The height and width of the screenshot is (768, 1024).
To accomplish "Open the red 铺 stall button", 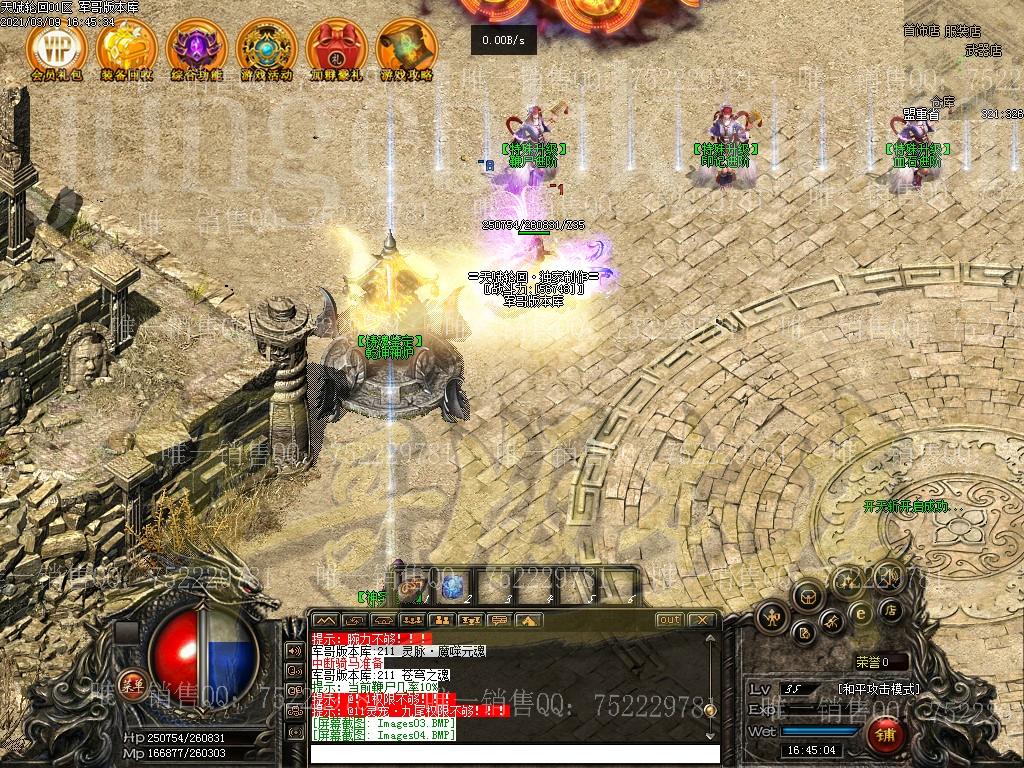I will [886, 735].
